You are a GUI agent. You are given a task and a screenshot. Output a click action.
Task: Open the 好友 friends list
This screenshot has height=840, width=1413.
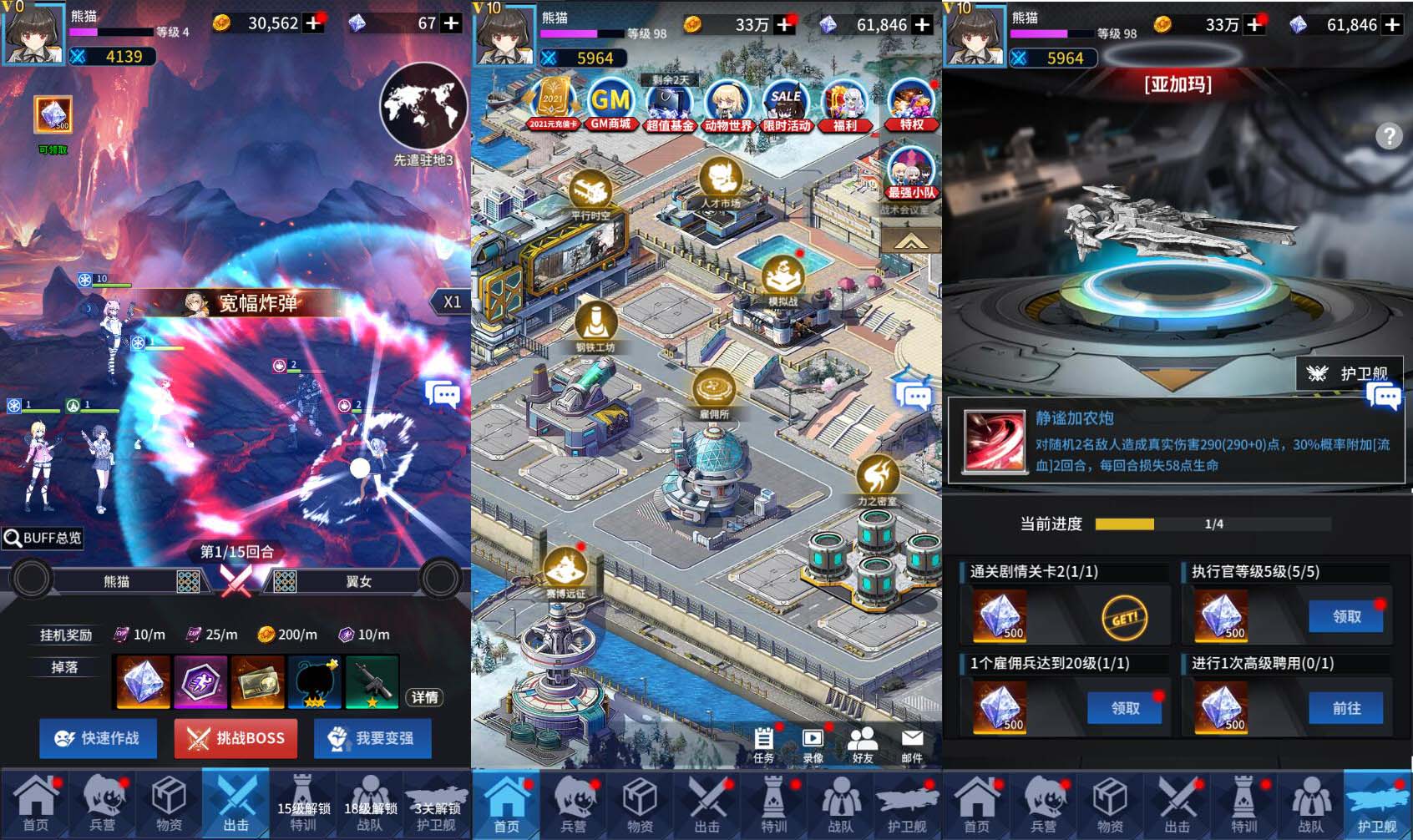click(862, 744)
